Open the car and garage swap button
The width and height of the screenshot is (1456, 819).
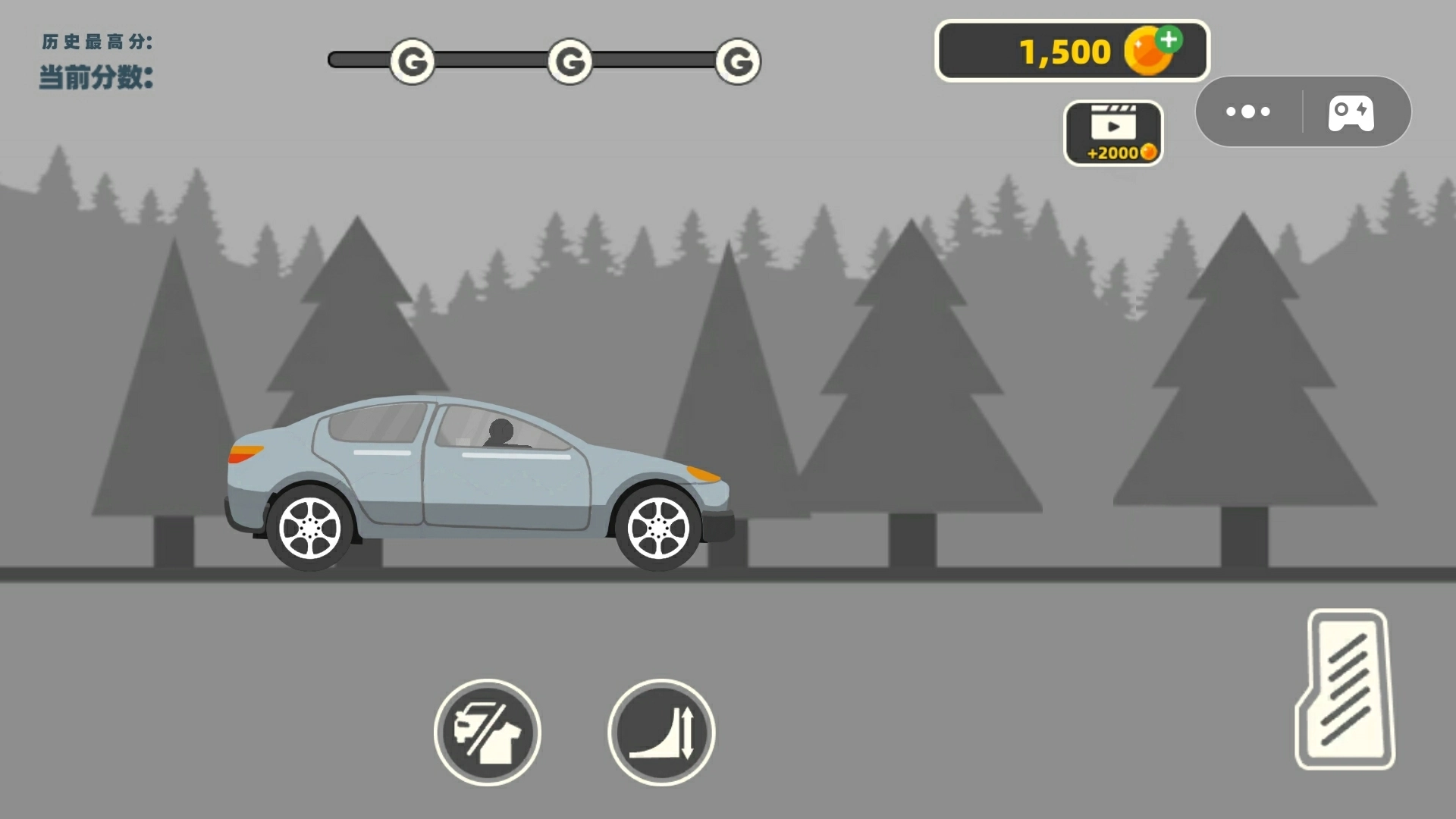(x=488, y=732)
